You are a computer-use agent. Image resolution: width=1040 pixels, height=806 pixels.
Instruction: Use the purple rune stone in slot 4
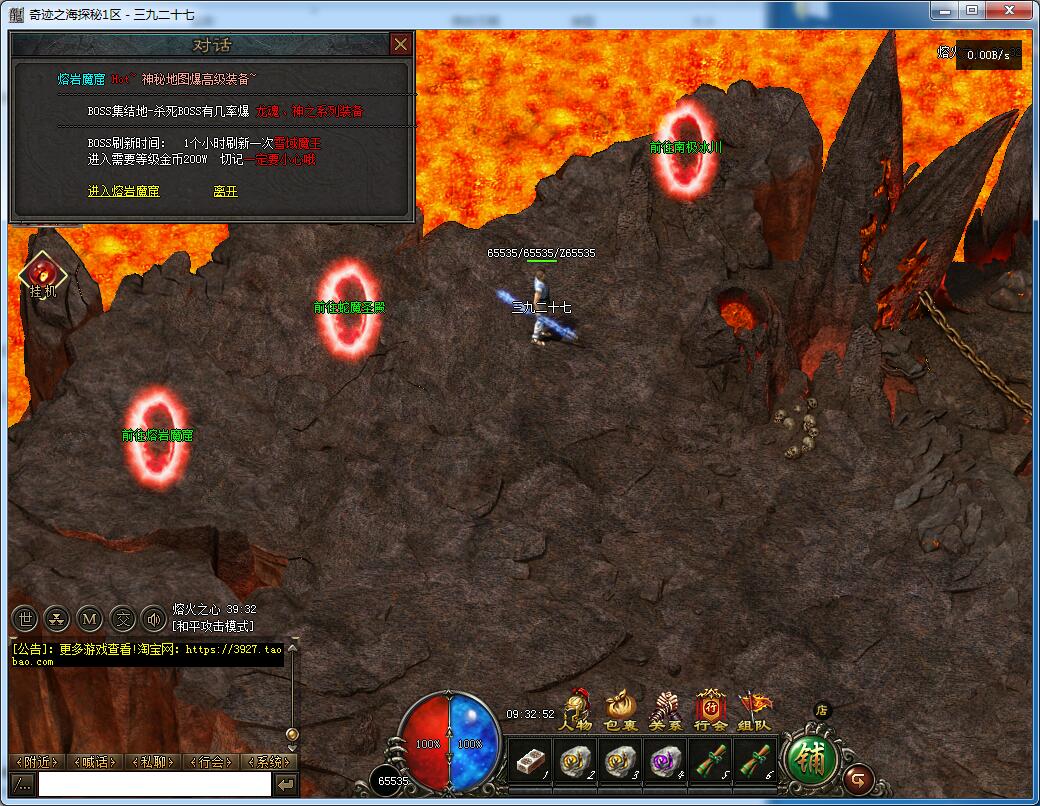665,761
